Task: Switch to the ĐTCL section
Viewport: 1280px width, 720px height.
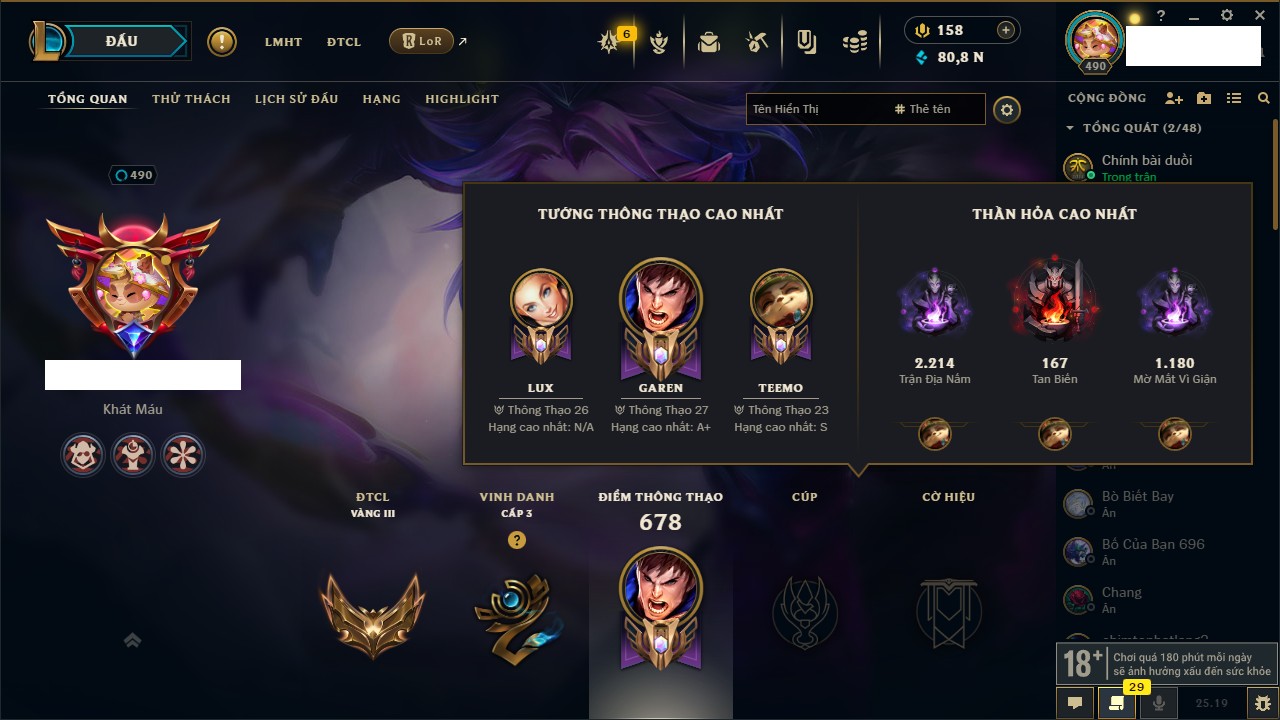Action: pos(344,42)
